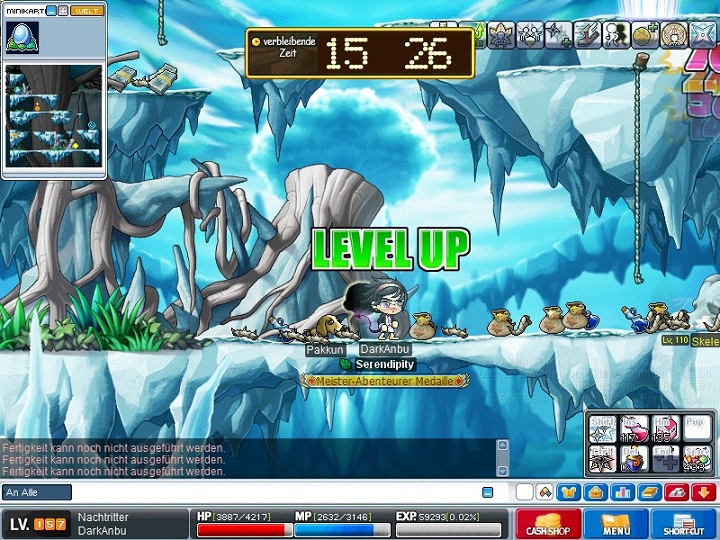The width and height of the screenshot is (720, 540).
Task: Use the pink potion in Ins slot
Action: tap(634, 430)
